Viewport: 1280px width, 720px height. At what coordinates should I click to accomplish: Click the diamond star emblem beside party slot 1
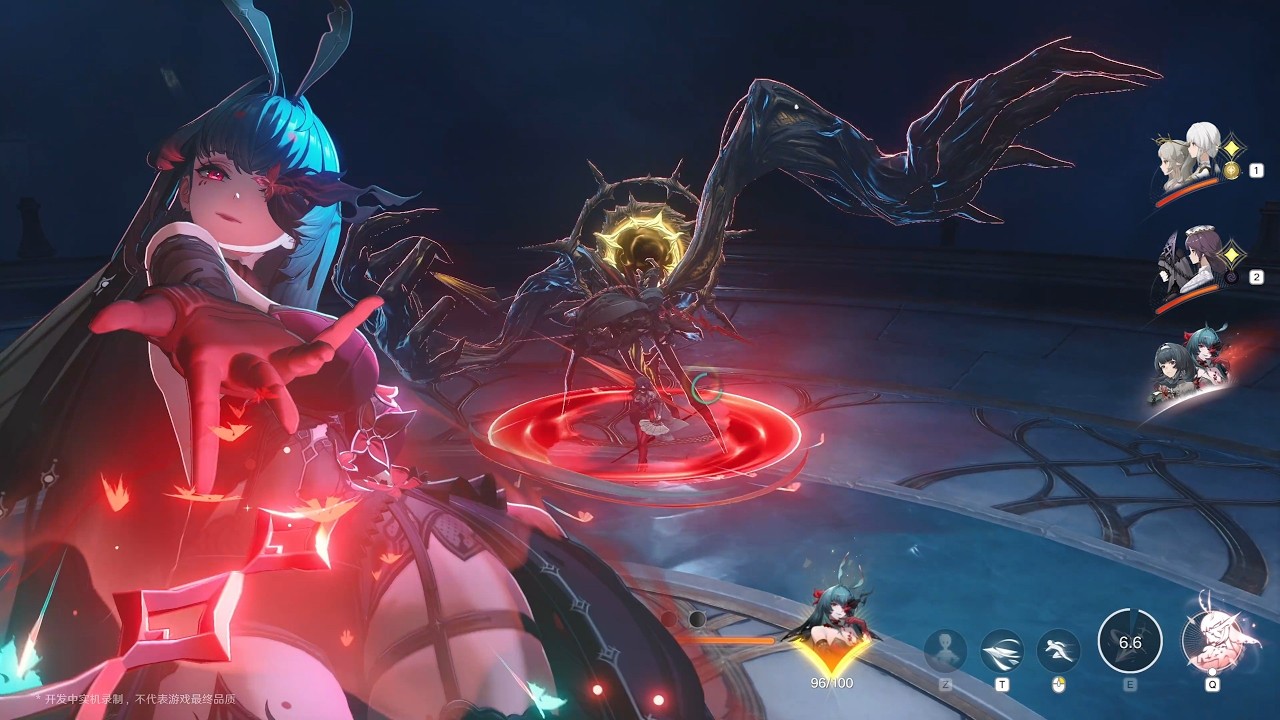tap(1232, 148)
